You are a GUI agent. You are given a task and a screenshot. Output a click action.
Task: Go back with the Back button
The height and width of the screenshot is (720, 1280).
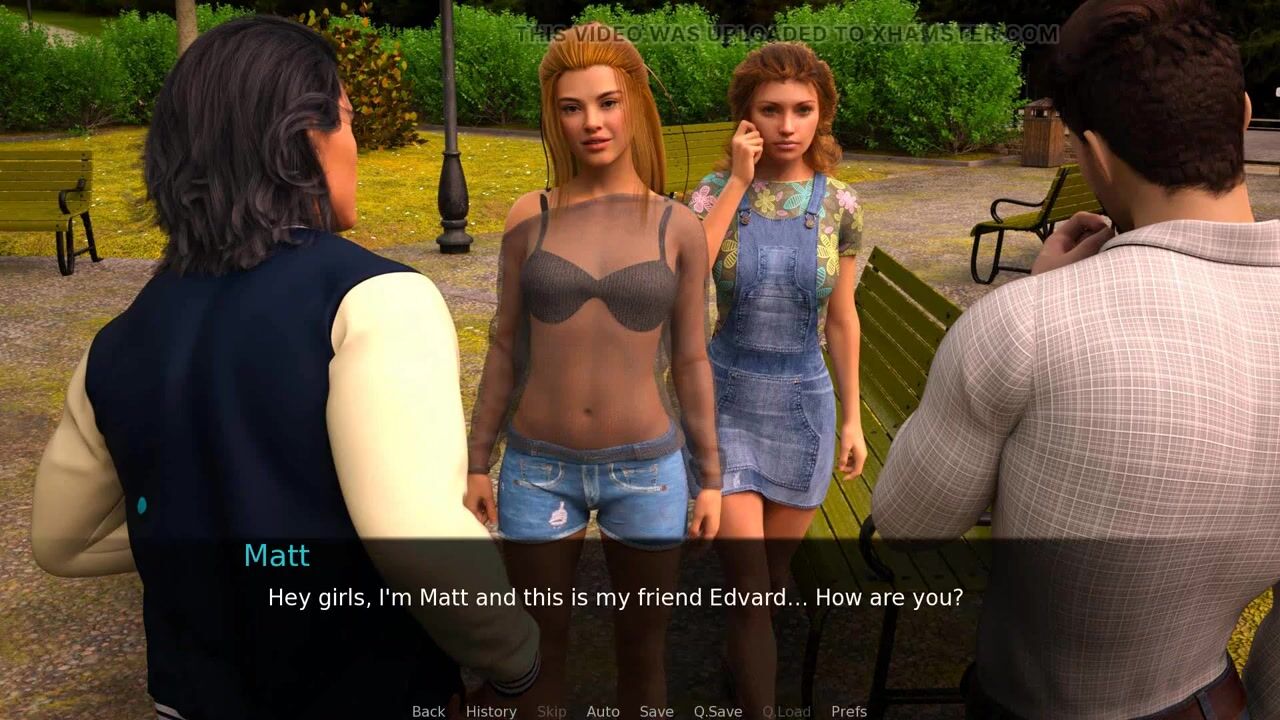point(428,711)
